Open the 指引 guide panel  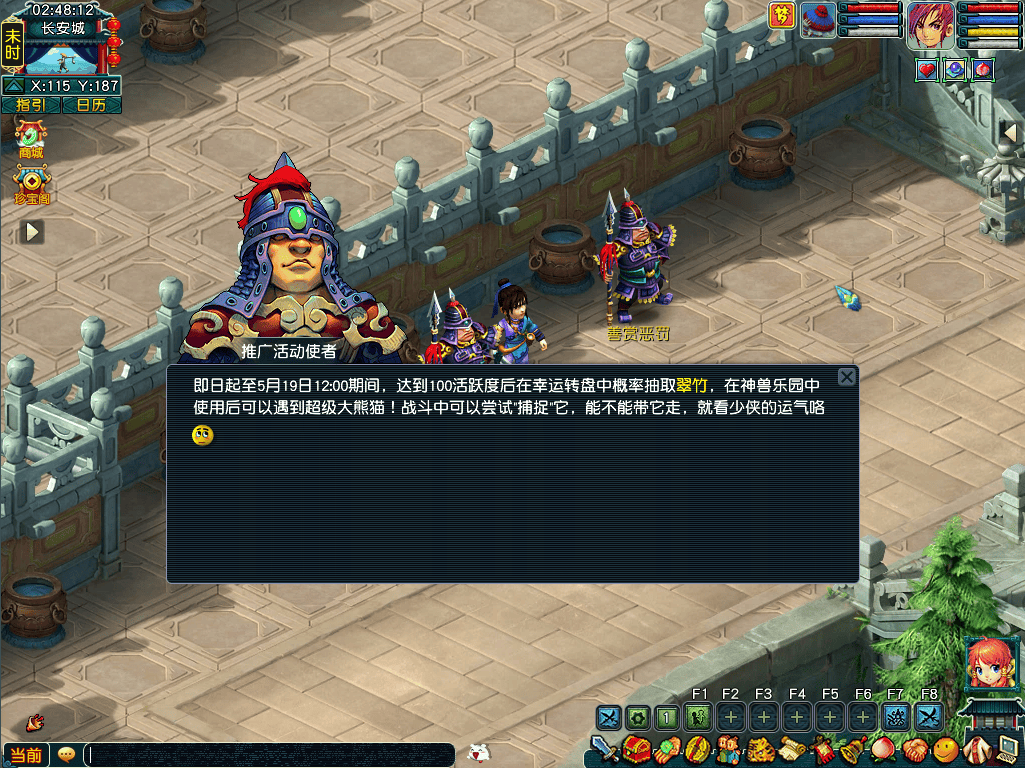click(x=31, y=105)
